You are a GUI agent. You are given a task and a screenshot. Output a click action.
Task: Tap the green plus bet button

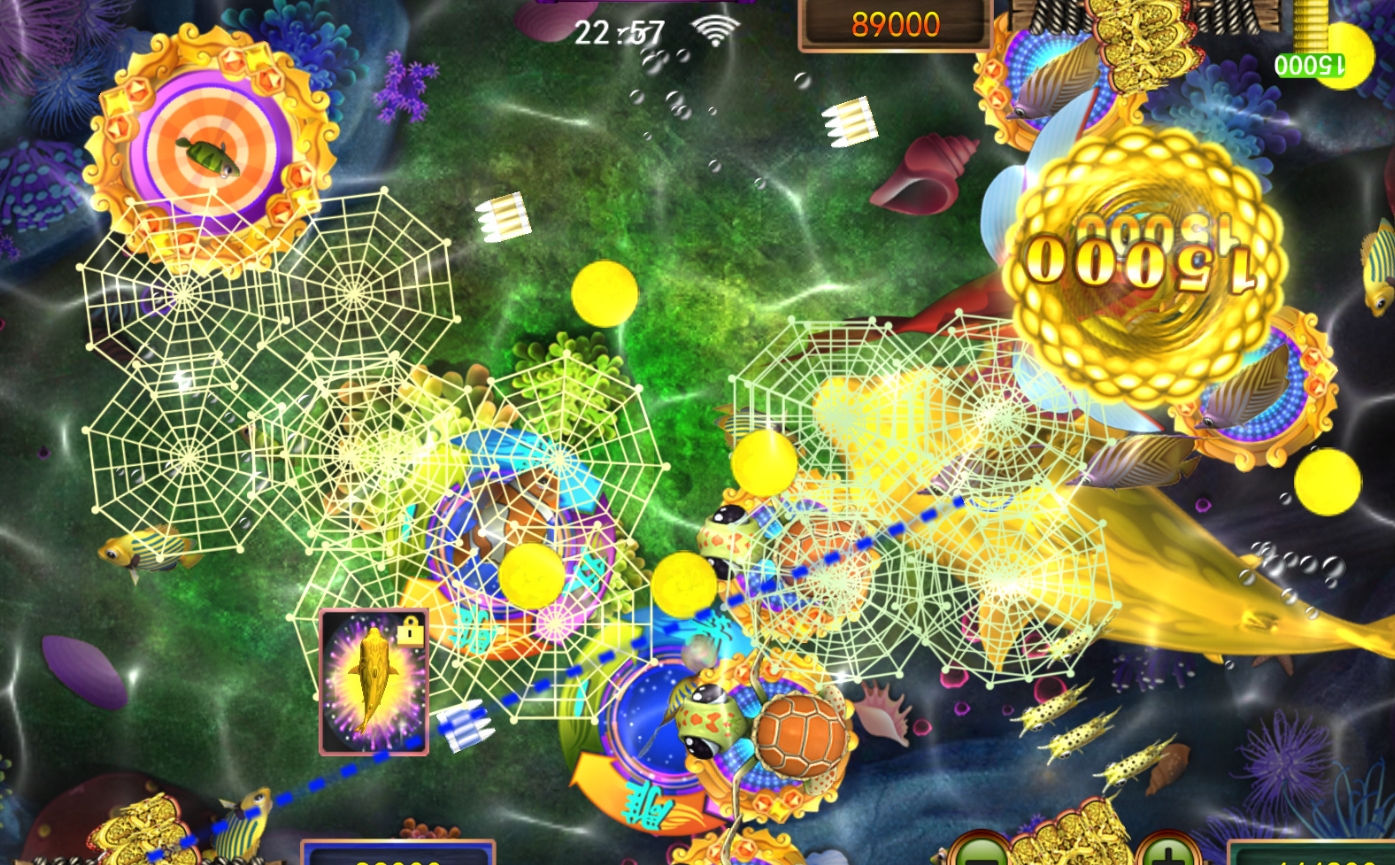(x=1168, y=853)
